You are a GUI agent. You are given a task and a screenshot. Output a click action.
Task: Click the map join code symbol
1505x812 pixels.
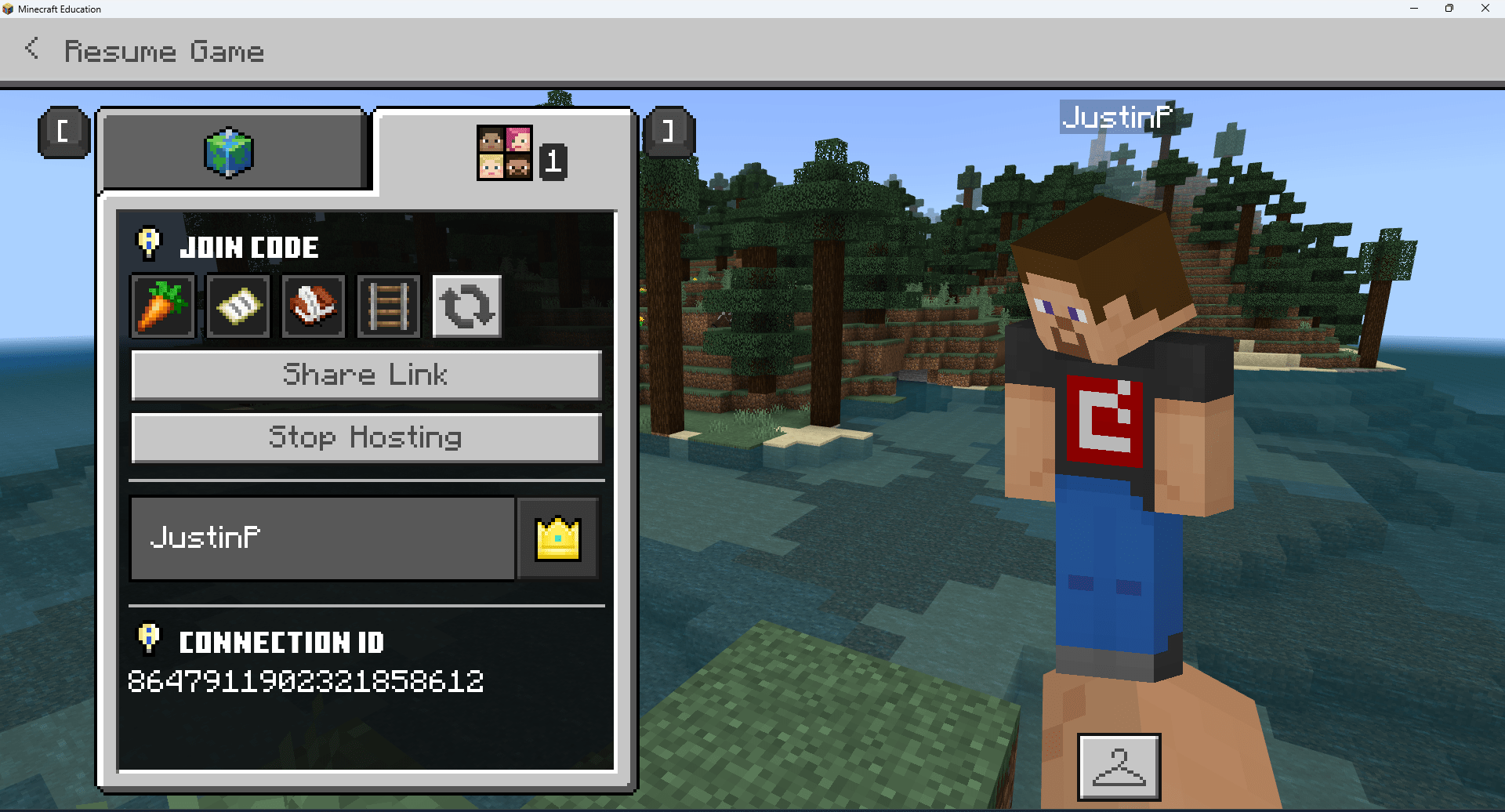coord(238,306)
